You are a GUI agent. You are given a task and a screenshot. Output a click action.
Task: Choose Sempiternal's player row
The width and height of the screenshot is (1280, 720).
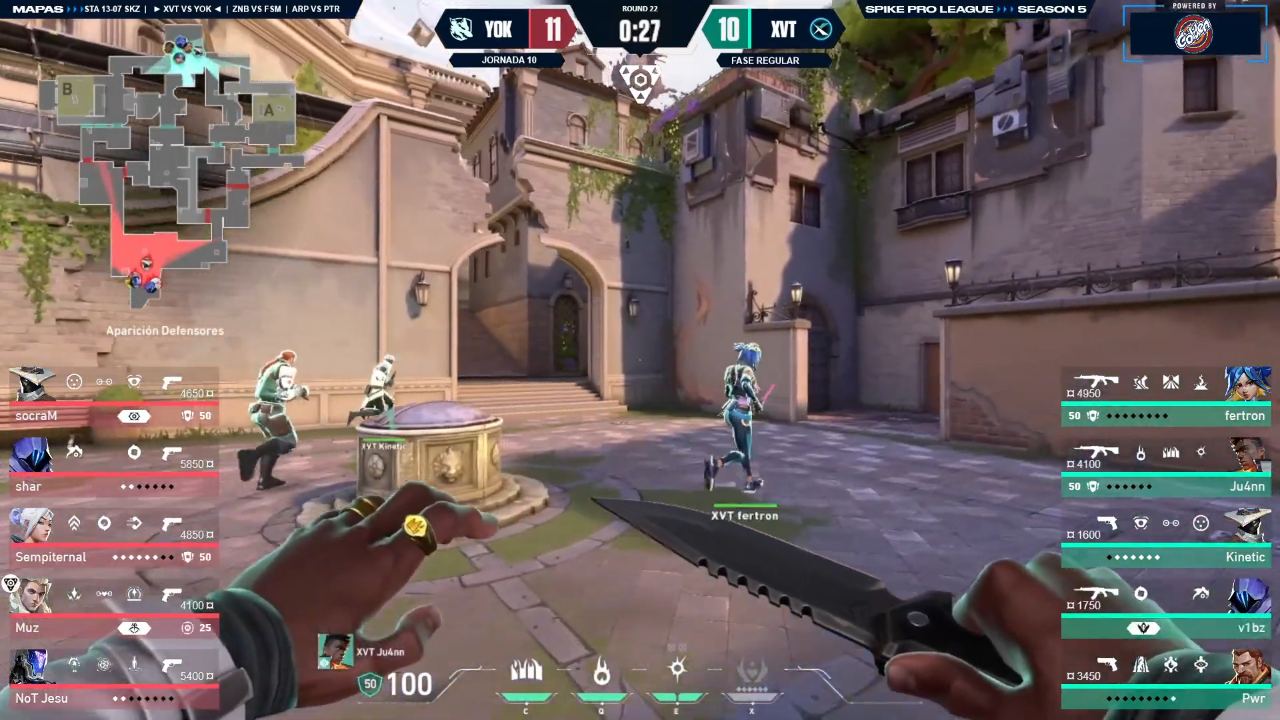pos(112,540)
